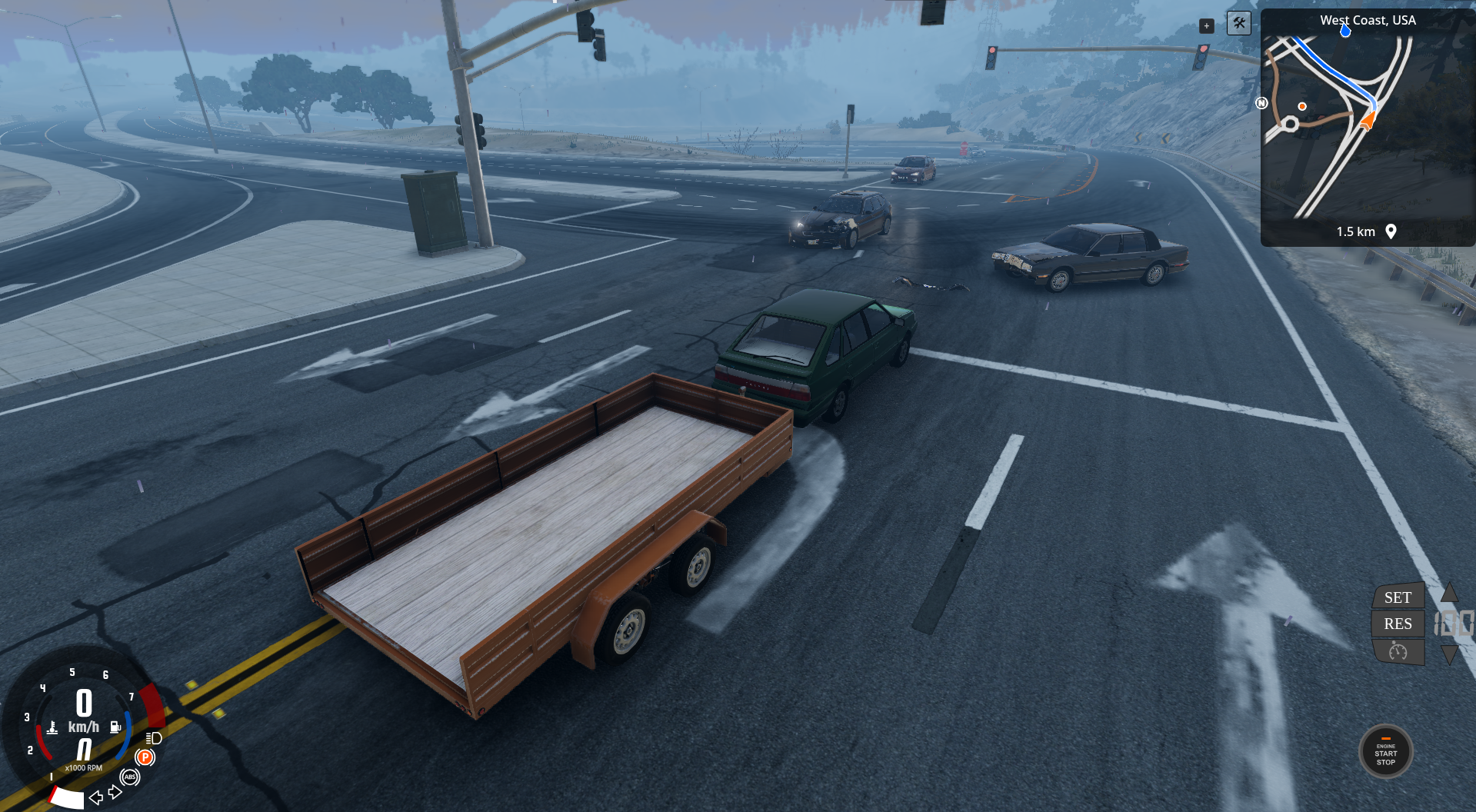Open the navigation minimap
The width and height of the screenshot is (1476, 812).
point(1367,127)
